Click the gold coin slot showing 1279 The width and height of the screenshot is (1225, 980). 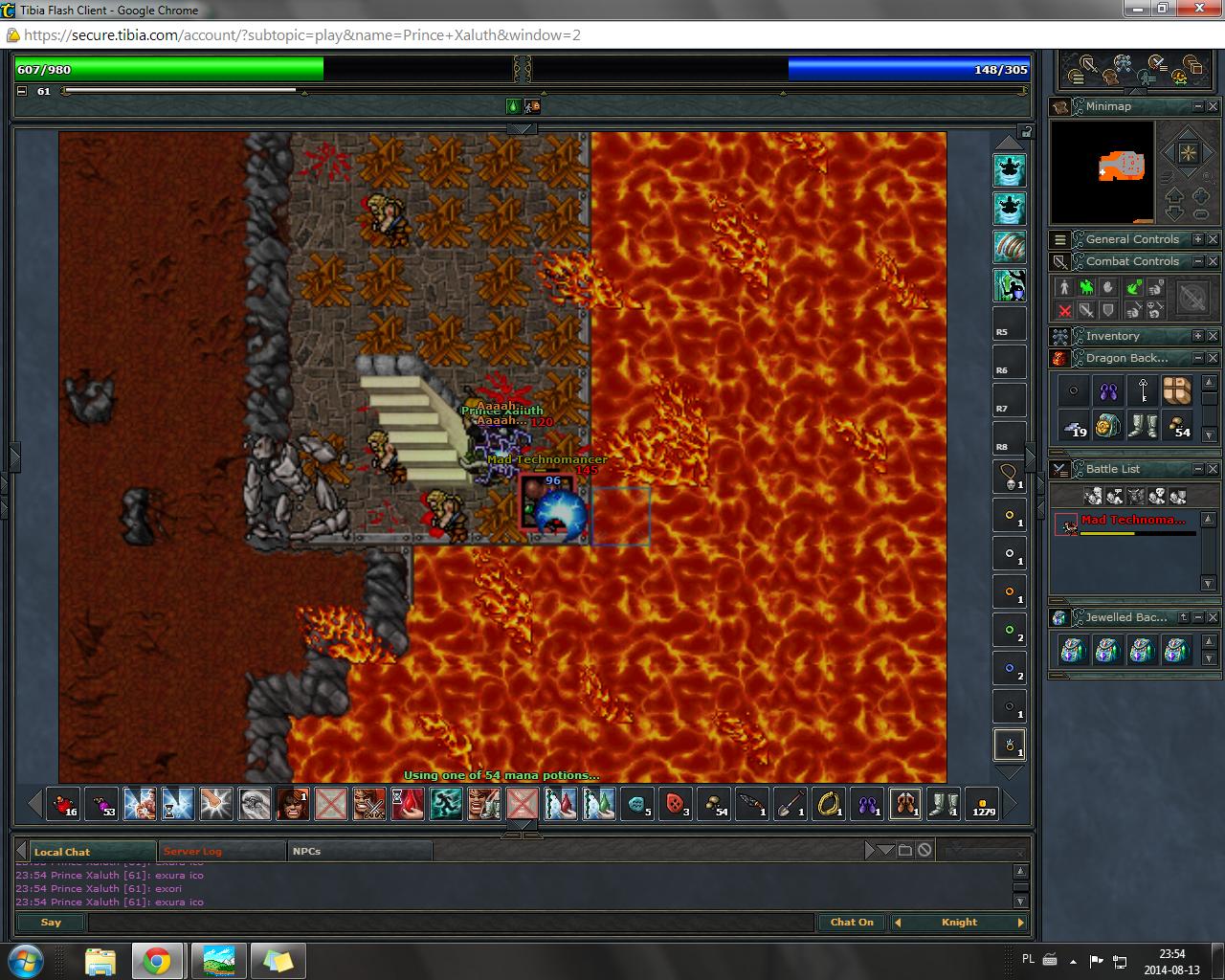(x=982, y=804)
